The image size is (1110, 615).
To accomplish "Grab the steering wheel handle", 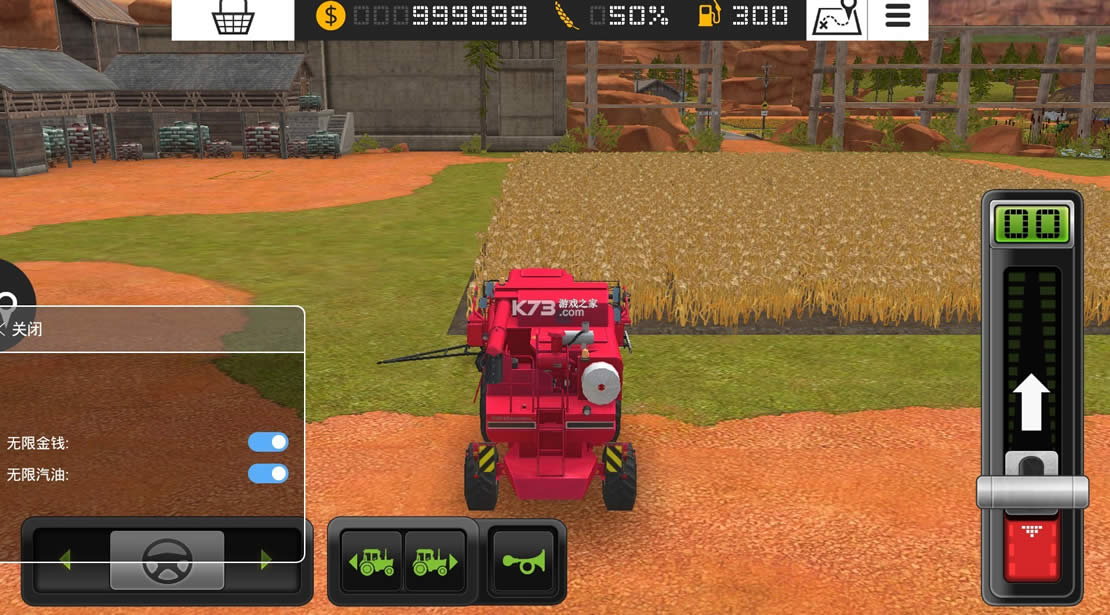I will point(167,560).
